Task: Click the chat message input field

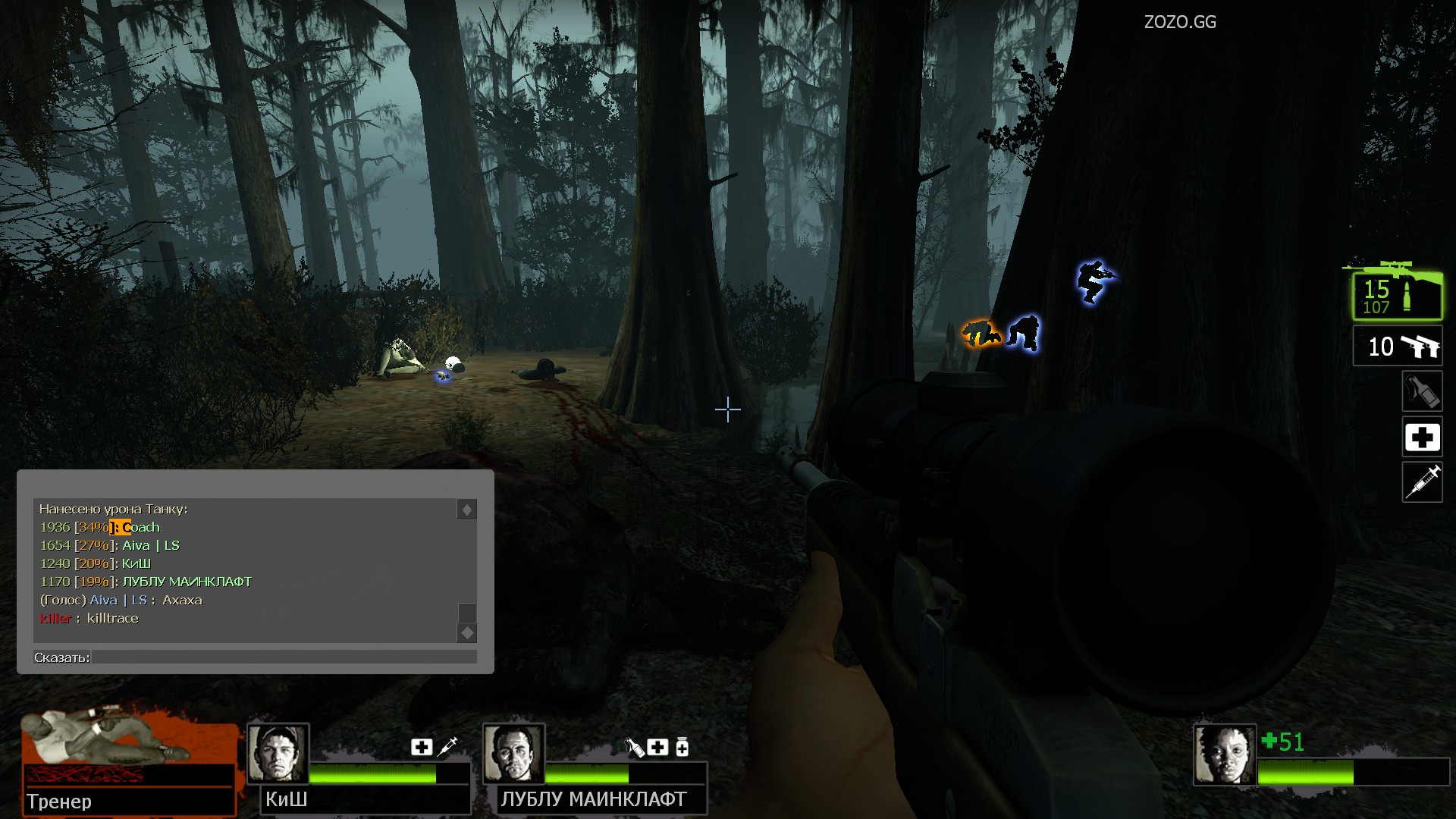Action: pyautogui.click(x=284, y=657)
